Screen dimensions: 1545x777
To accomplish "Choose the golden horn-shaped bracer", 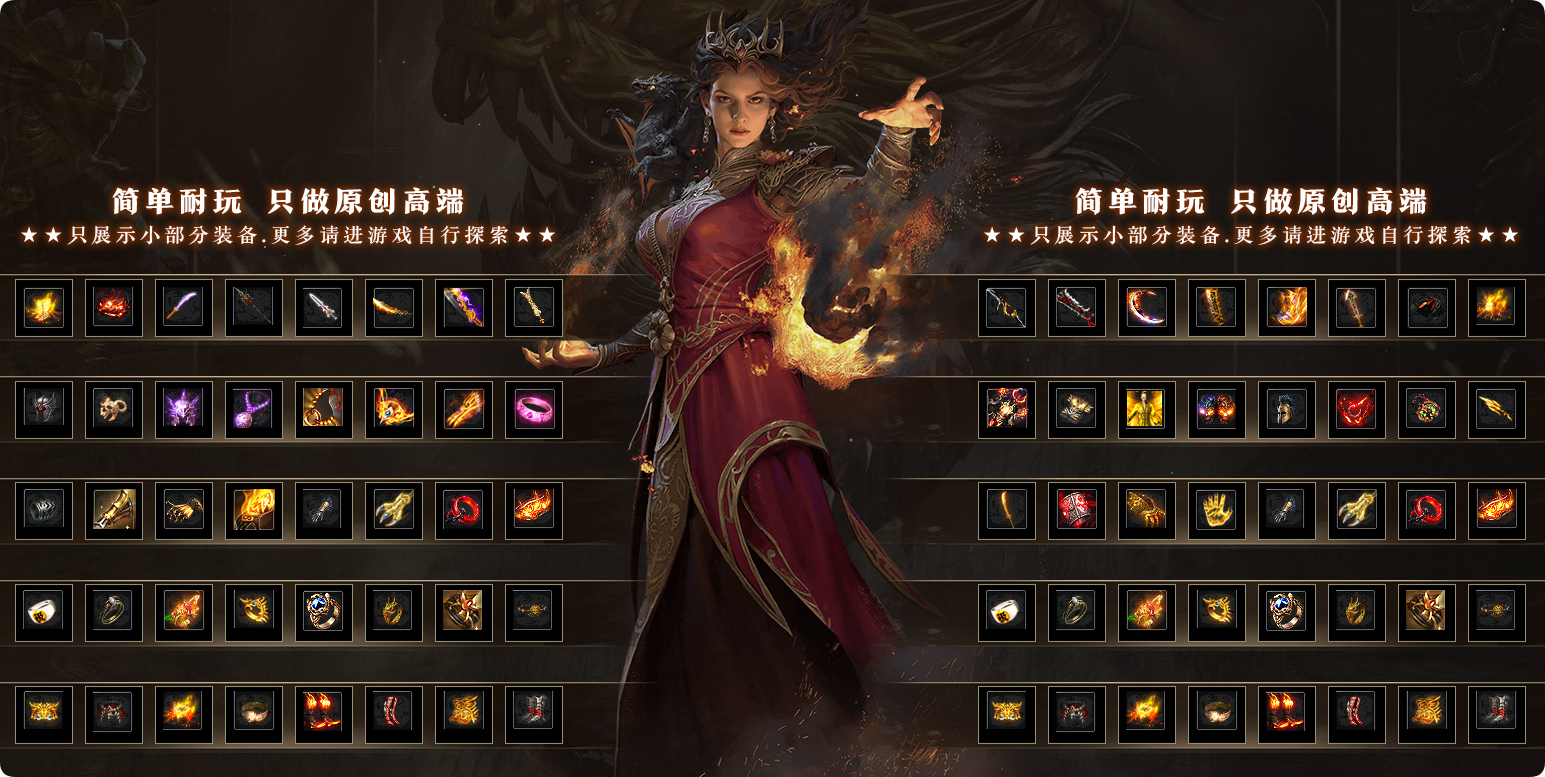I will point(114,511).
